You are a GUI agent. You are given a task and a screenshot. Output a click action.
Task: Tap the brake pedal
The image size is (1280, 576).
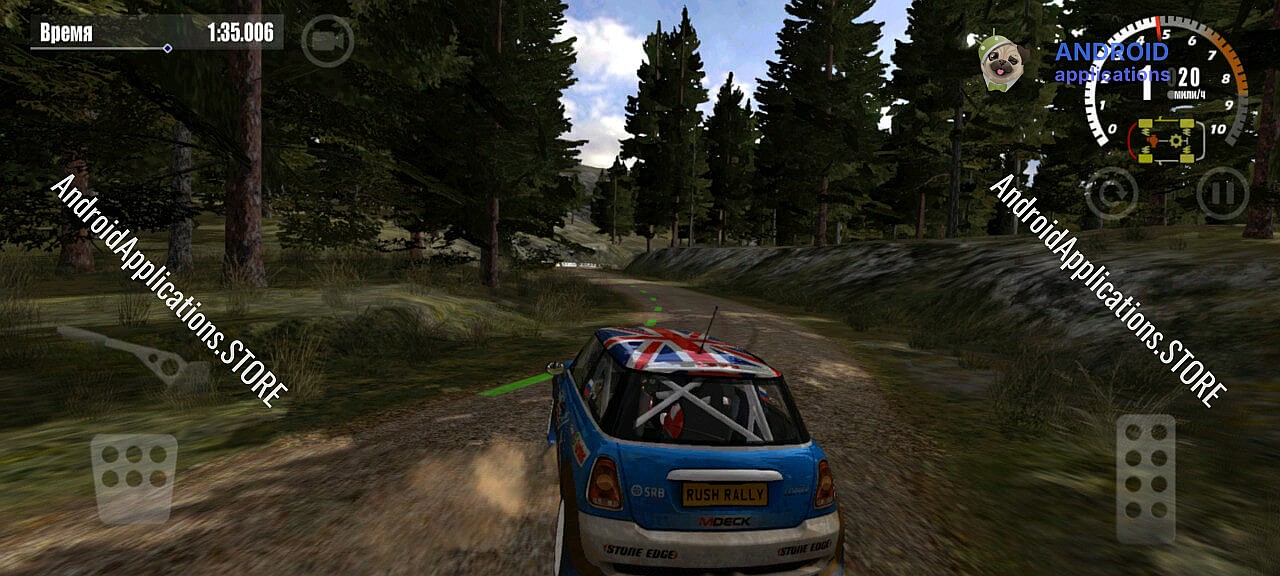[x=134, y=477]
